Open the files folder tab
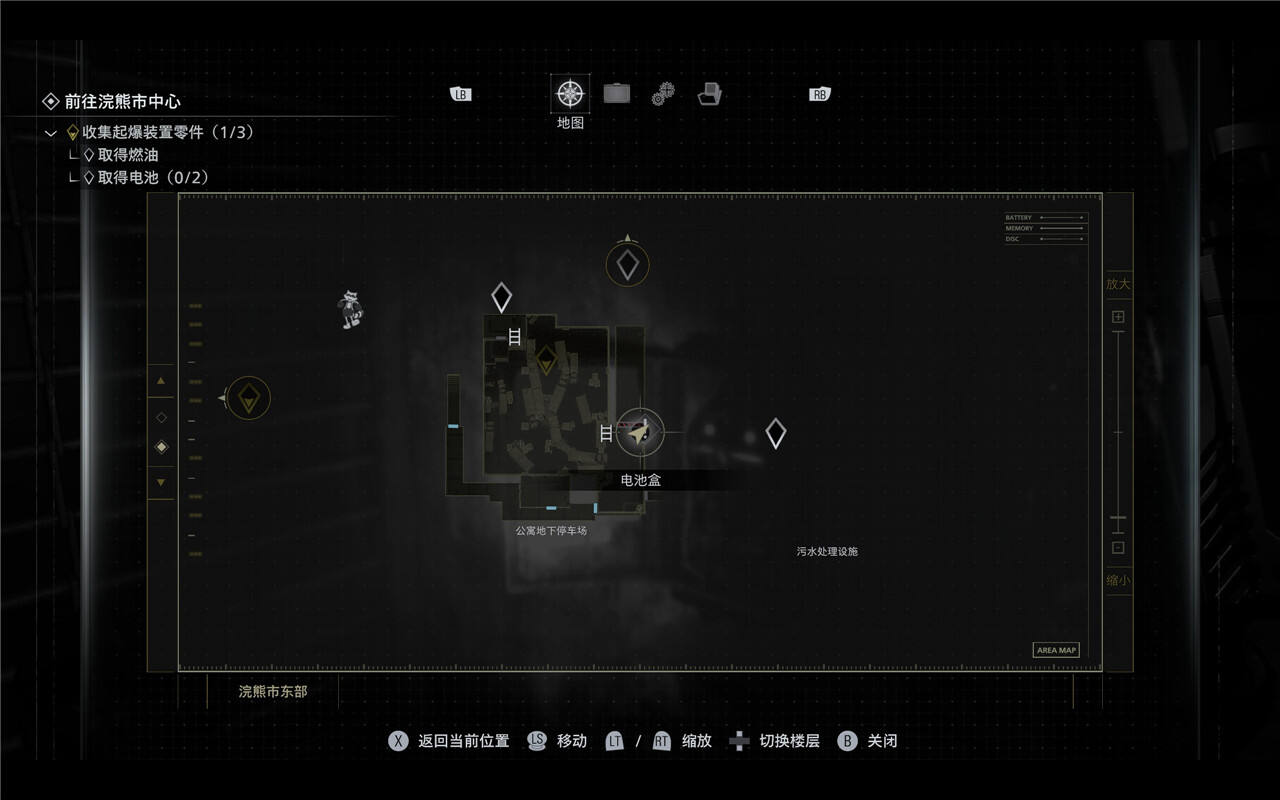The image size is (1280, 800). click(x=710, y=94)
